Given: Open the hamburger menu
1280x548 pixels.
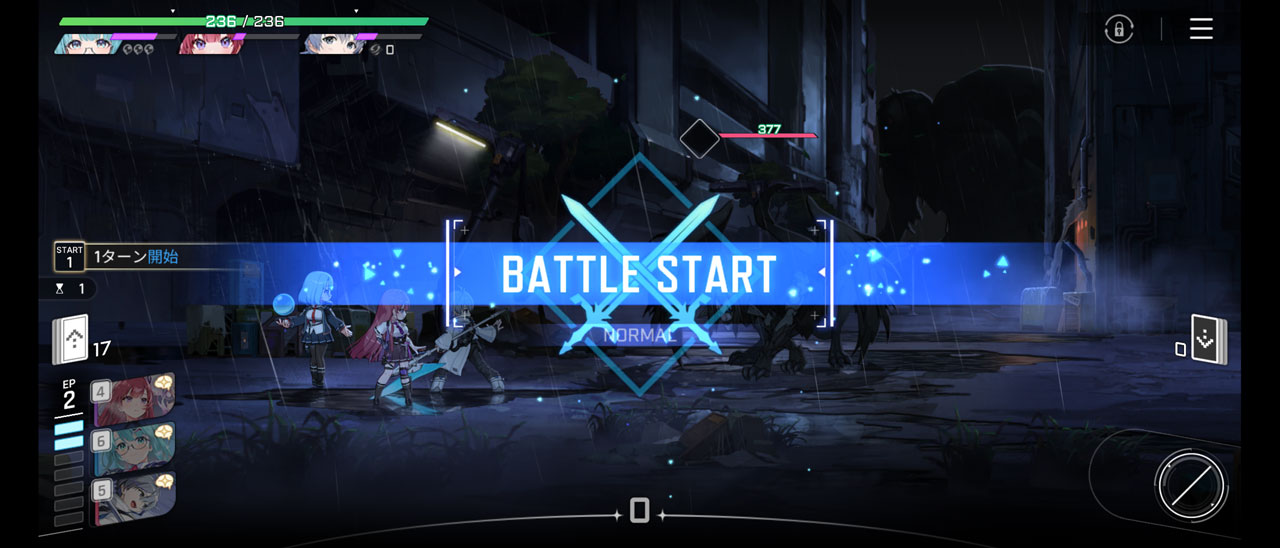Looking at the screenshot, I should pos(1201,29).
